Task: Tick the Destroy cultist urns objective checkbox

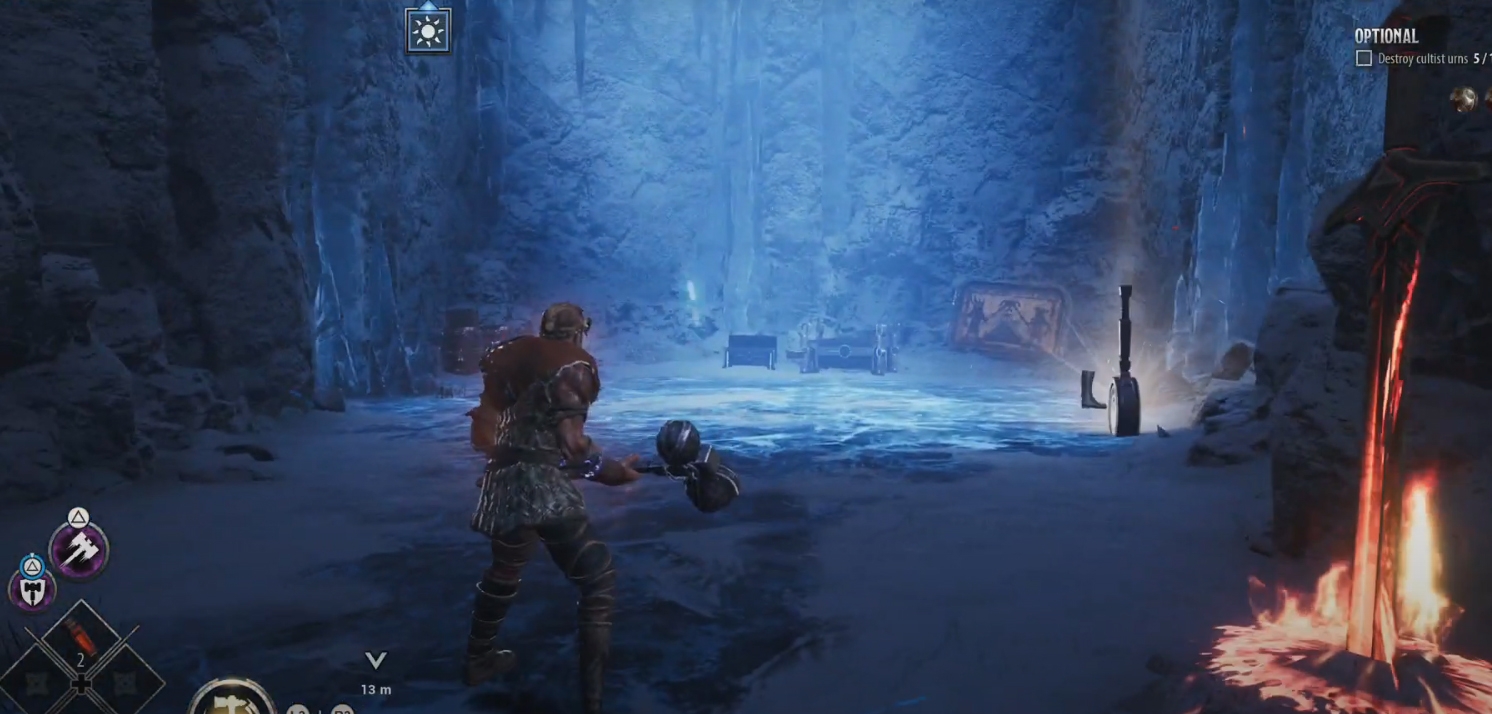Action: [1363, 59]
